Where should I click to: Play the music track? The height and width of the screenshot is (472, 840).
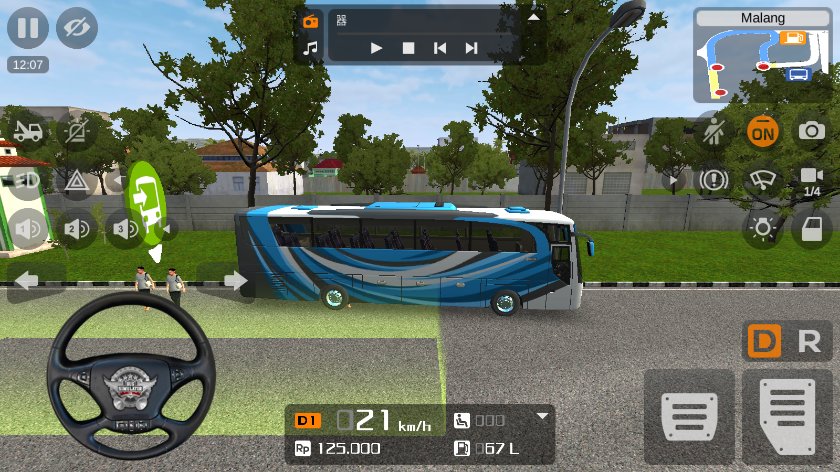[376, 47]
